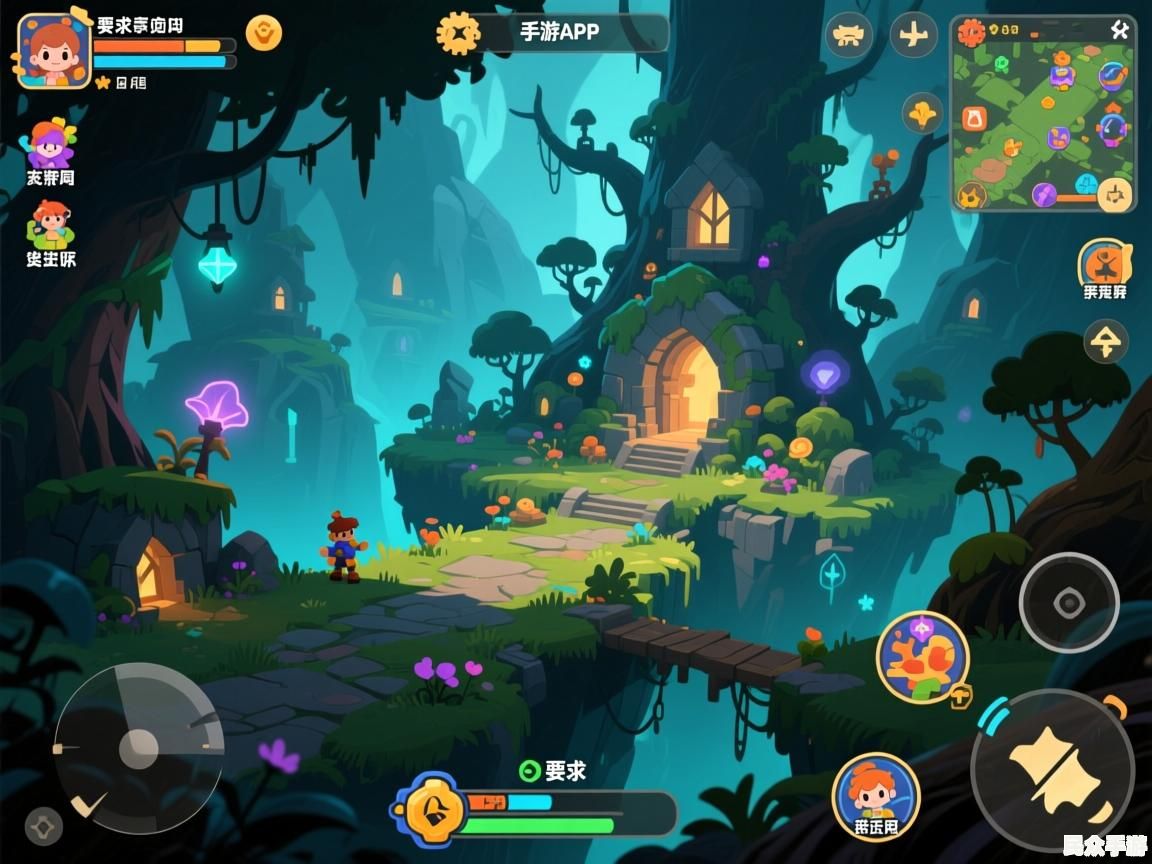Click the mushroom arrow round button

[1106, 342]
